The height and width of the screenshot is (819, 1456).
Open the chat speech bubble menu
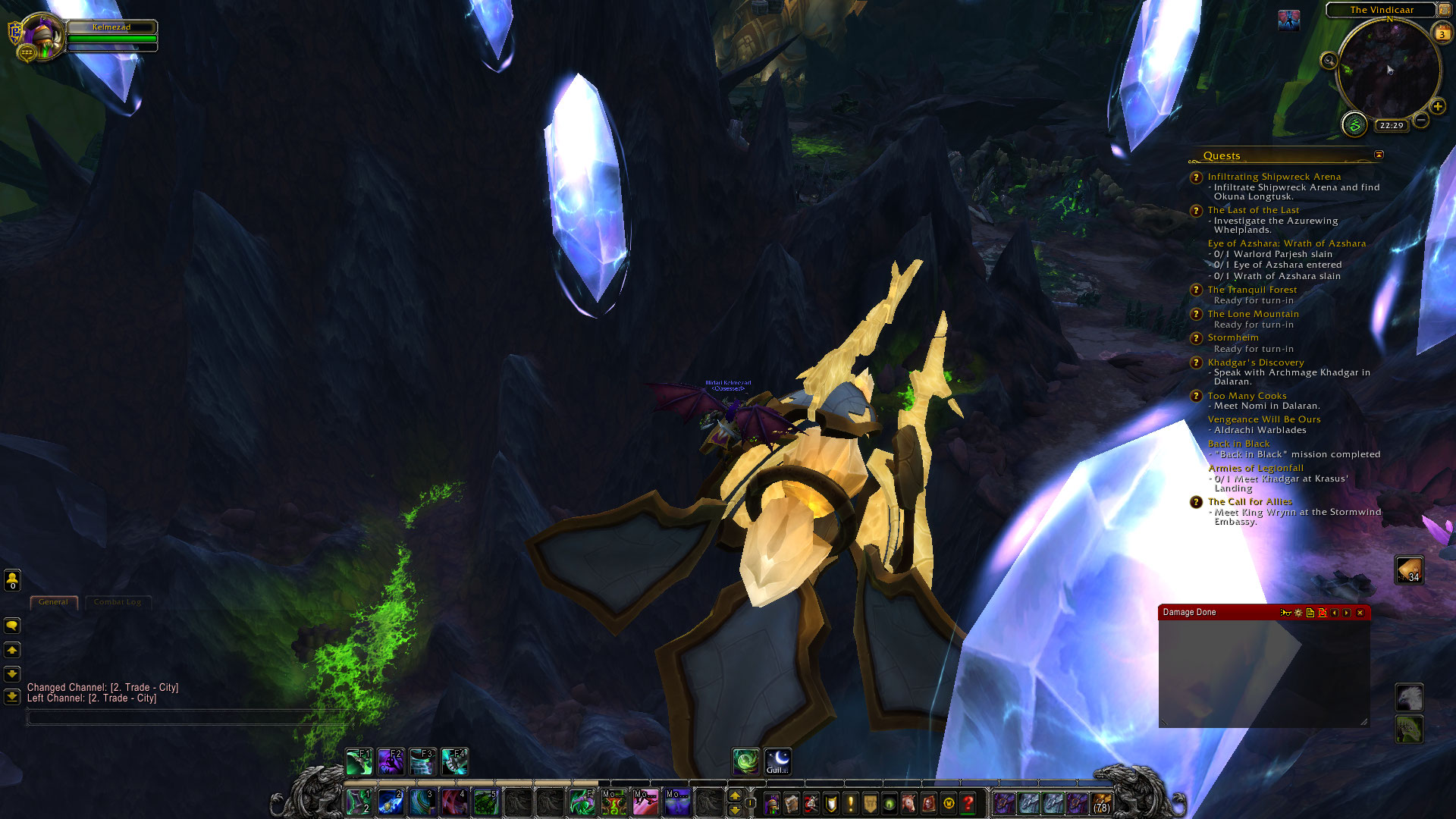12,626
